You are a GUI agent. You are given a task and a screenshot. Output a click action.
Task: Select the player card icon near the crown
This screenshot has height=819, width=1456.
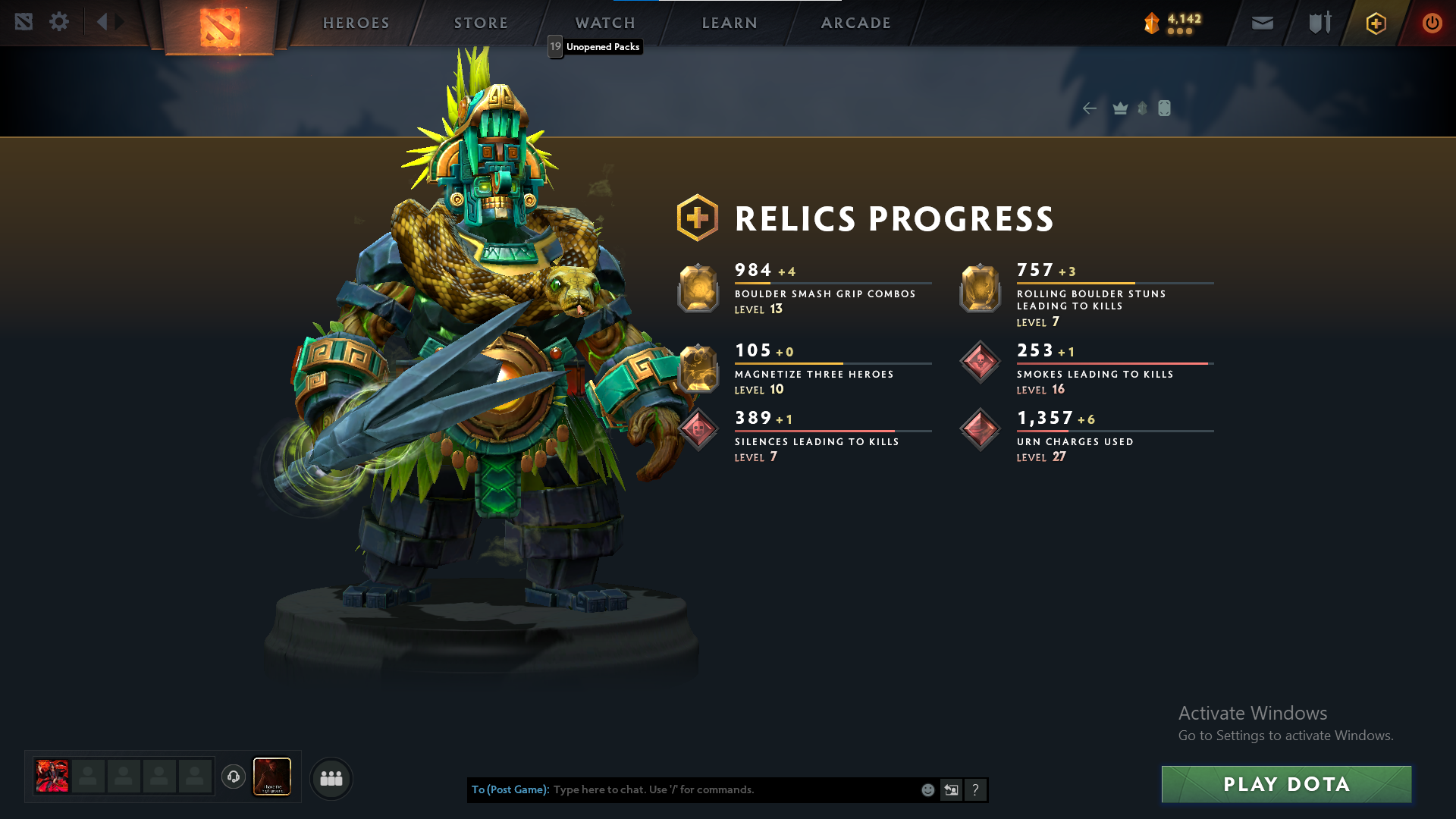coord(1165,108)
